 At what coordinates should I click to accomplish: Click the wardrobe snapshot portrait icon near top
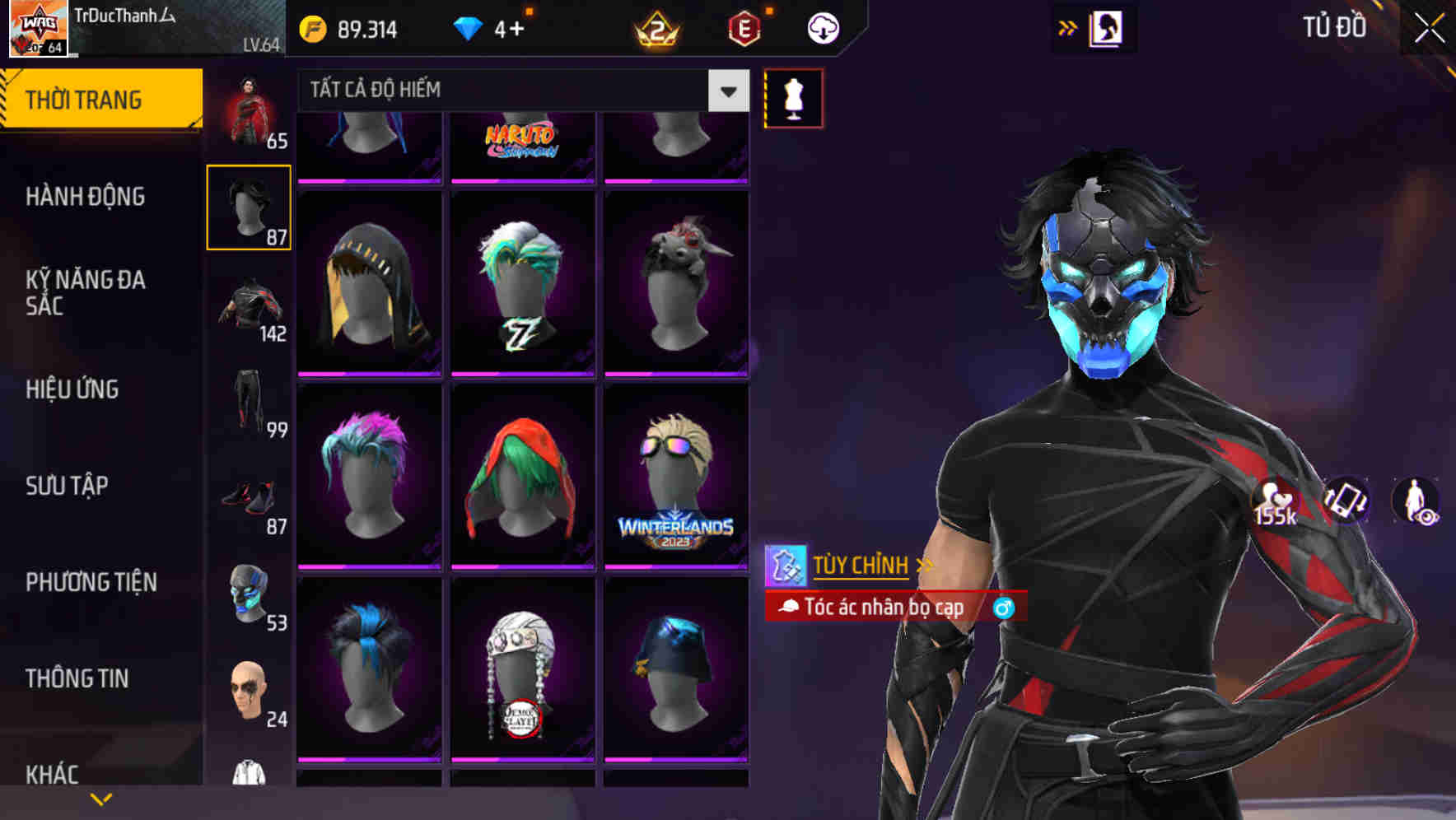1107,27
